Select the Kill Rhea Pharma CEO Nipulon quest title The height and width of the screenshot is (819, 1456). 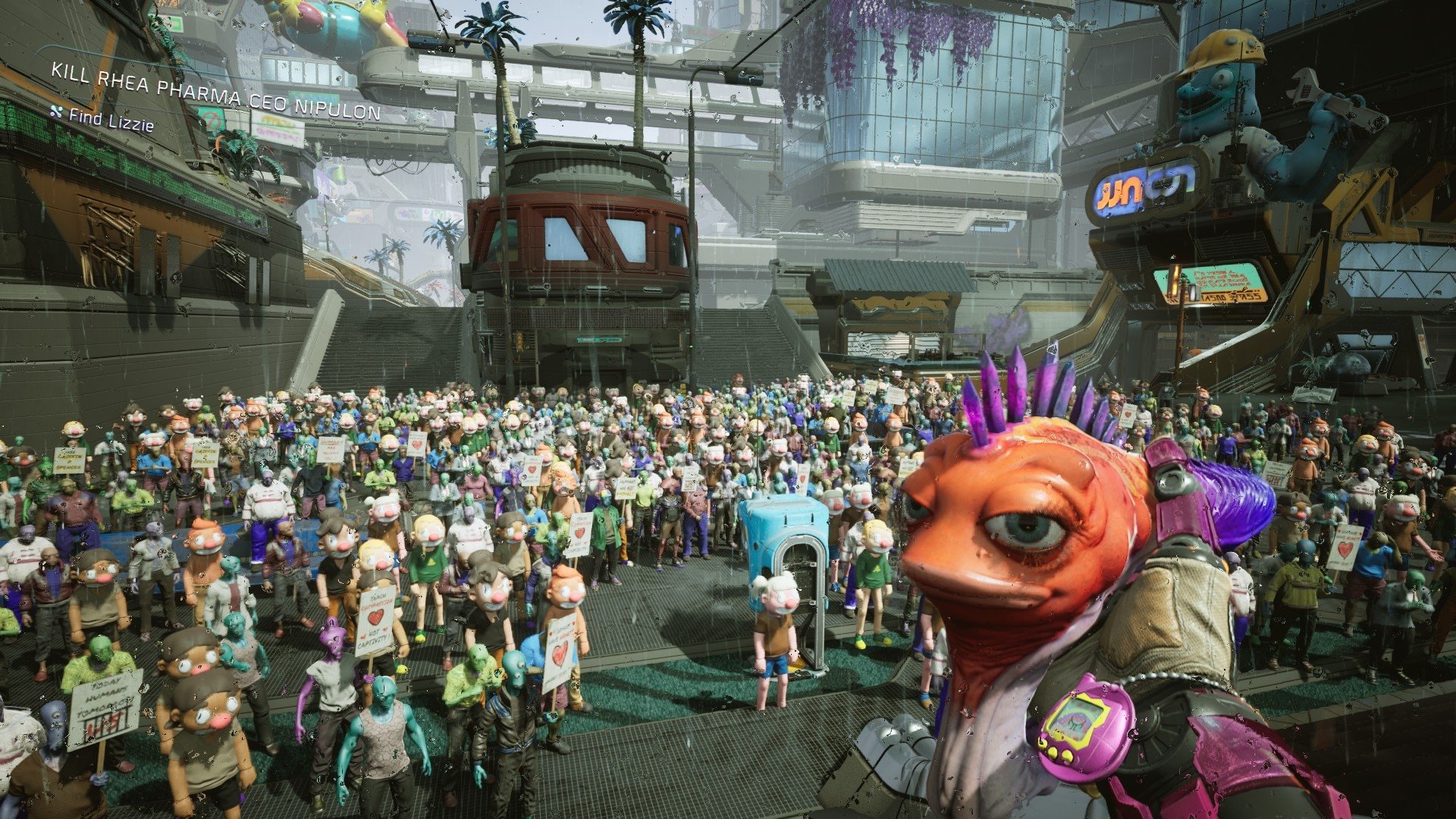[215, 92]
